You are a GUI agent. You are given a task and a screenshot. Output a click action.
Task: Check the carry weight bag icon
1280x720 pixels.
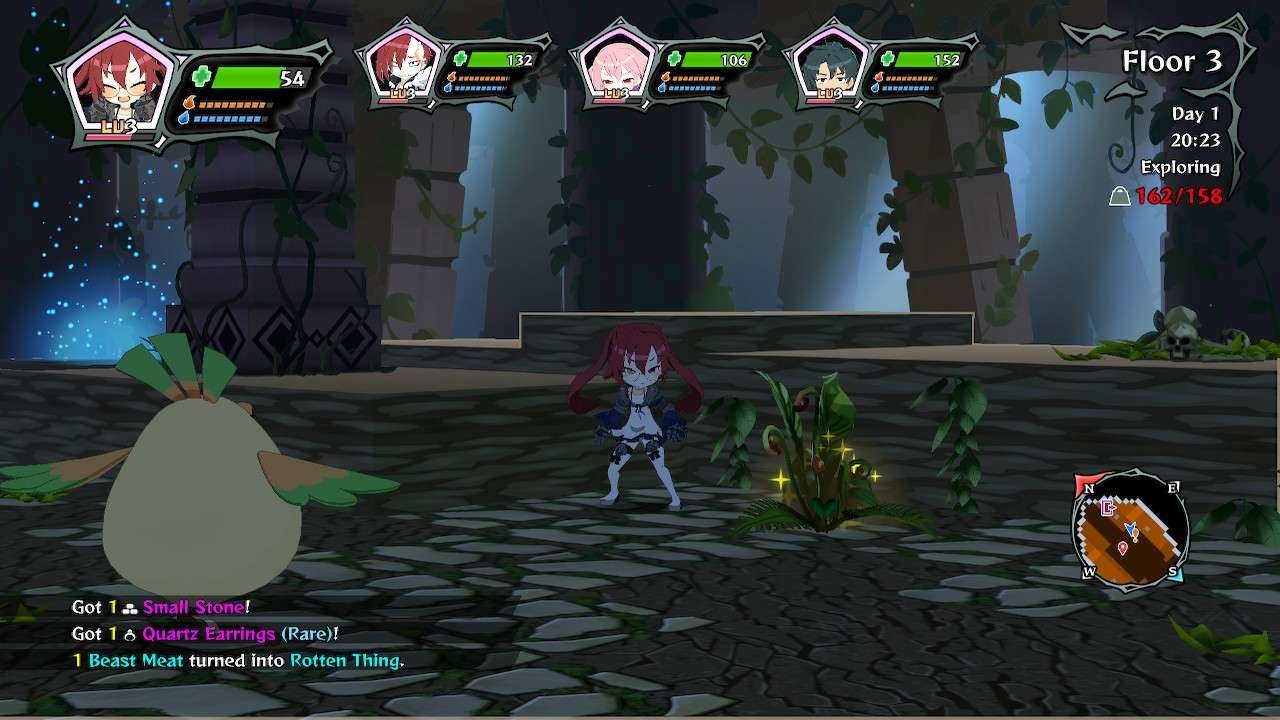coord(1120,197)
